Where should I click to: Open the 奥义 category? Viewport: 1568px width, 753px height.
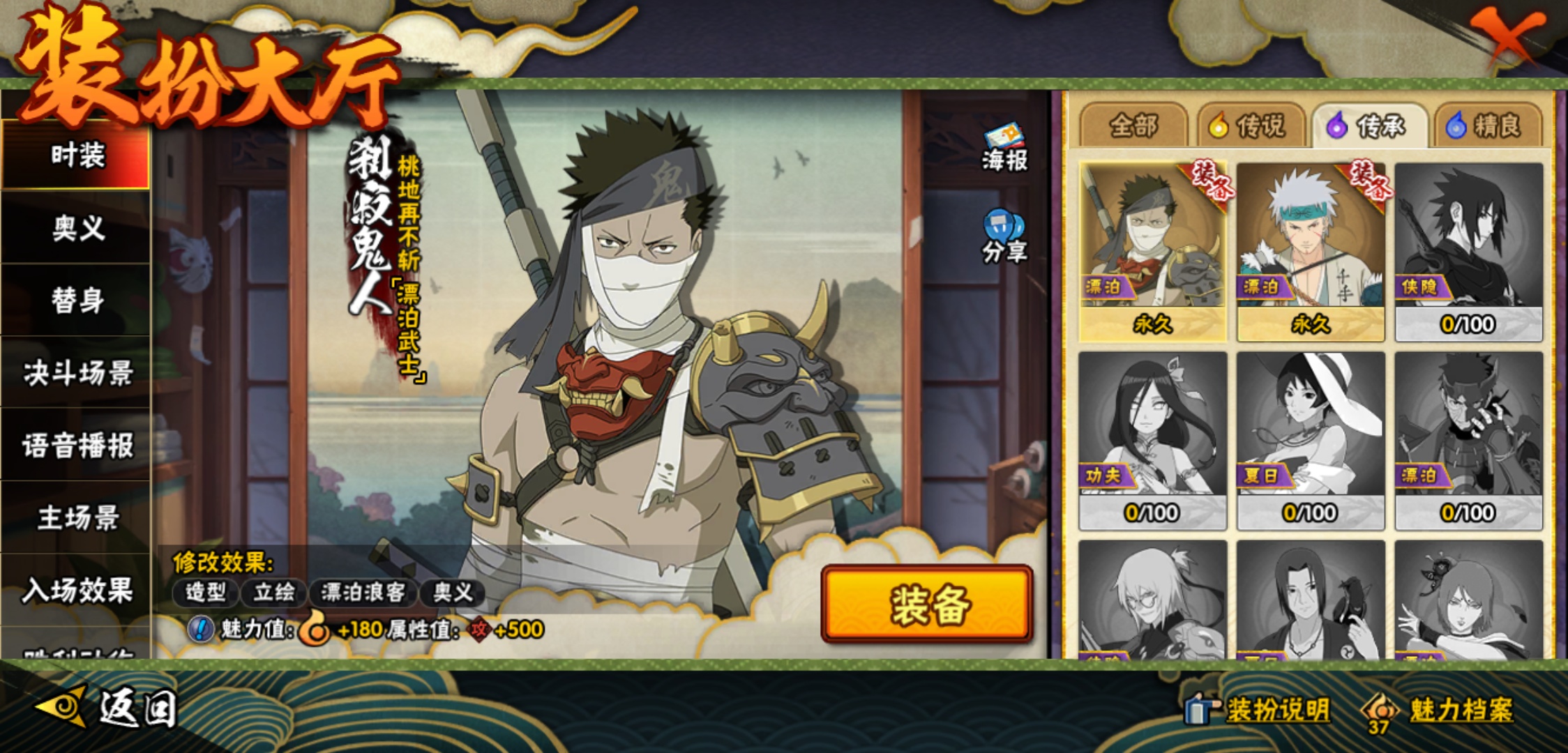[x=77, y=228]
